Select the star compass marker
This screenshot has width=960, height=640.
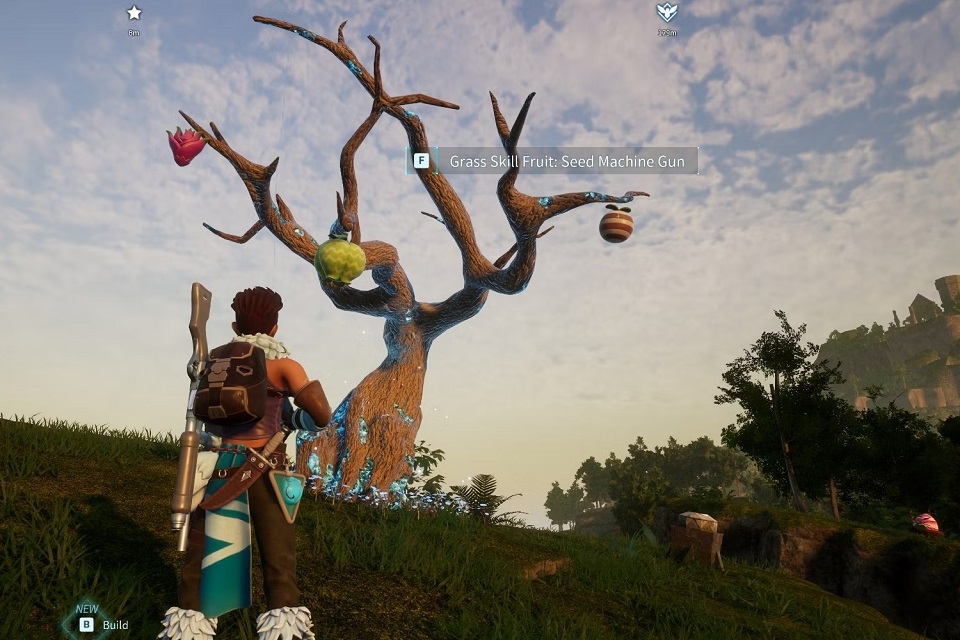pyautogui.click(x=134, y=13)
